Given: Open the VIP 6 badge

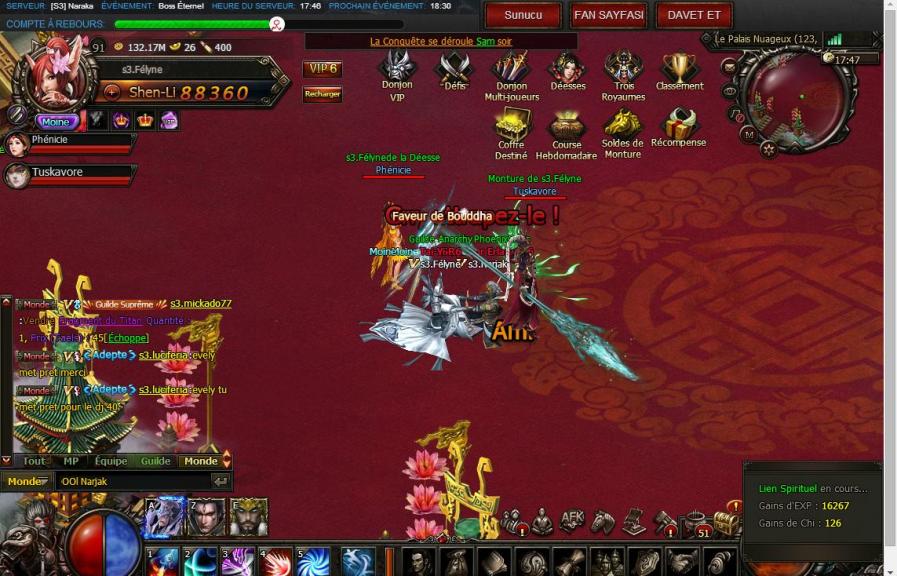Looking at the screenshot, I should [322, 69].
